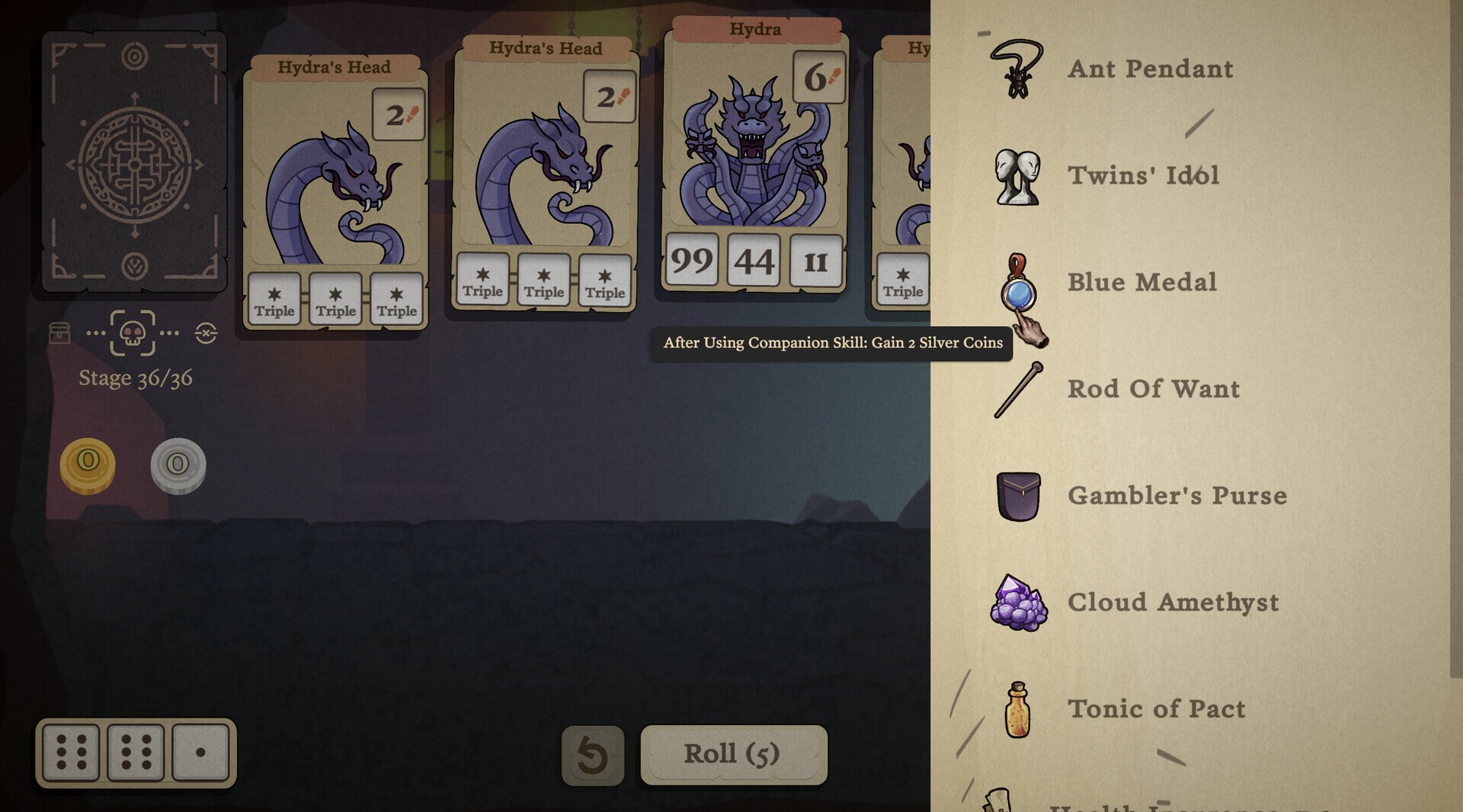Click the skip encounter icon beside the skull

(204, 333)
